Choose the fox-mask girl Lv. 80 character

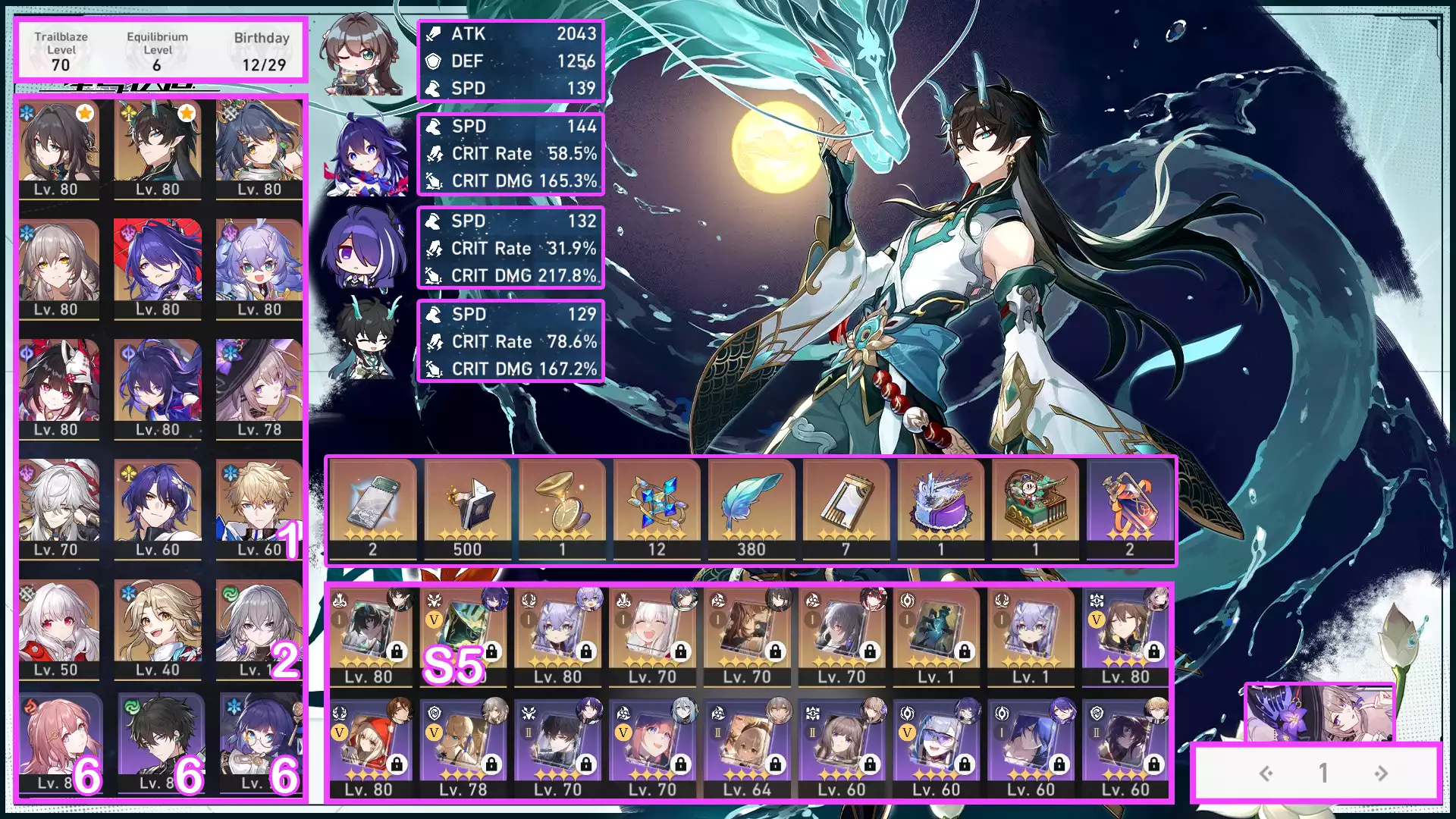(59, 388)
